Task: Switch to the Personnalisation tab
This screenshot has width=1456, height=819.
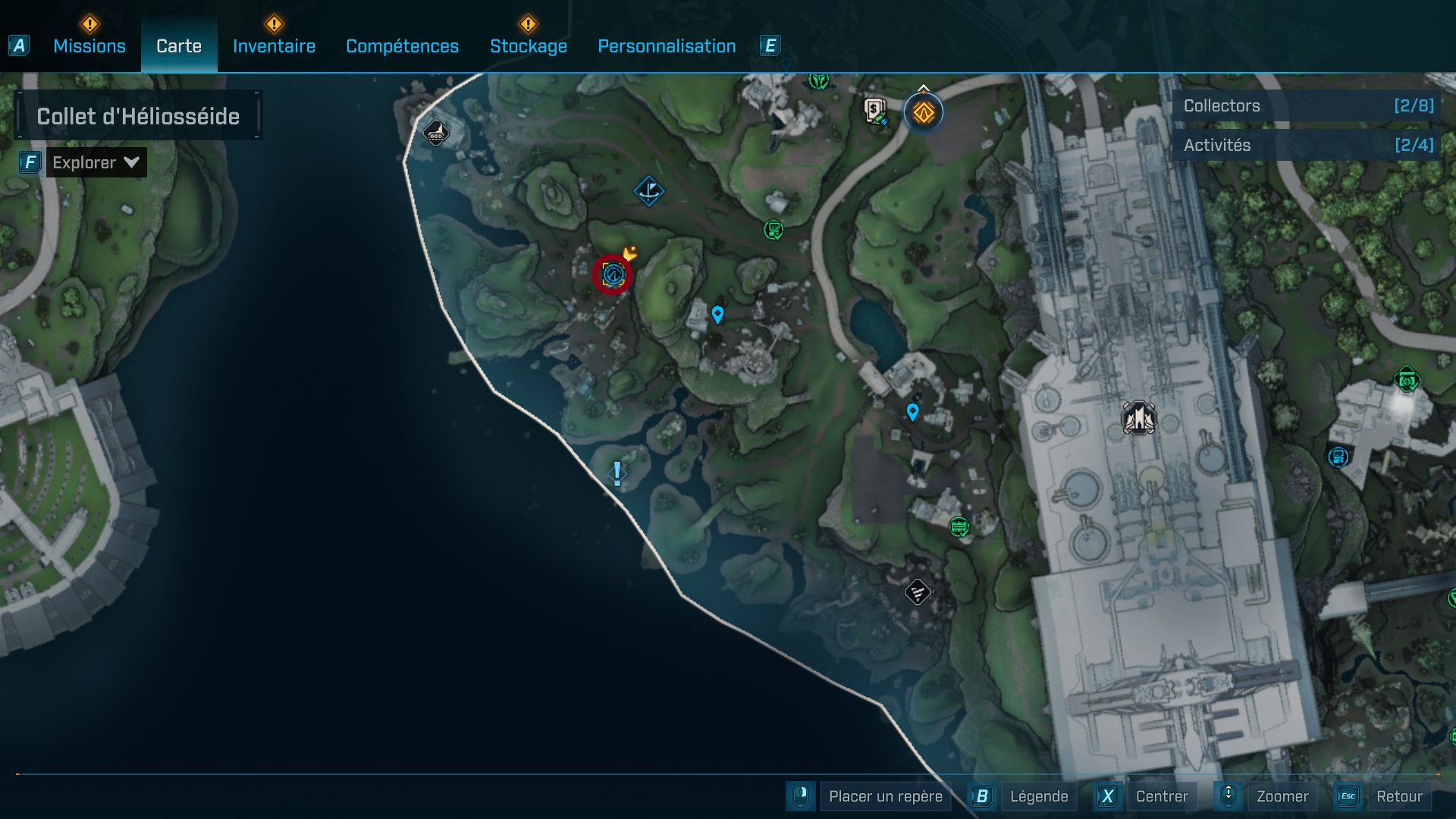Action: 667,46
